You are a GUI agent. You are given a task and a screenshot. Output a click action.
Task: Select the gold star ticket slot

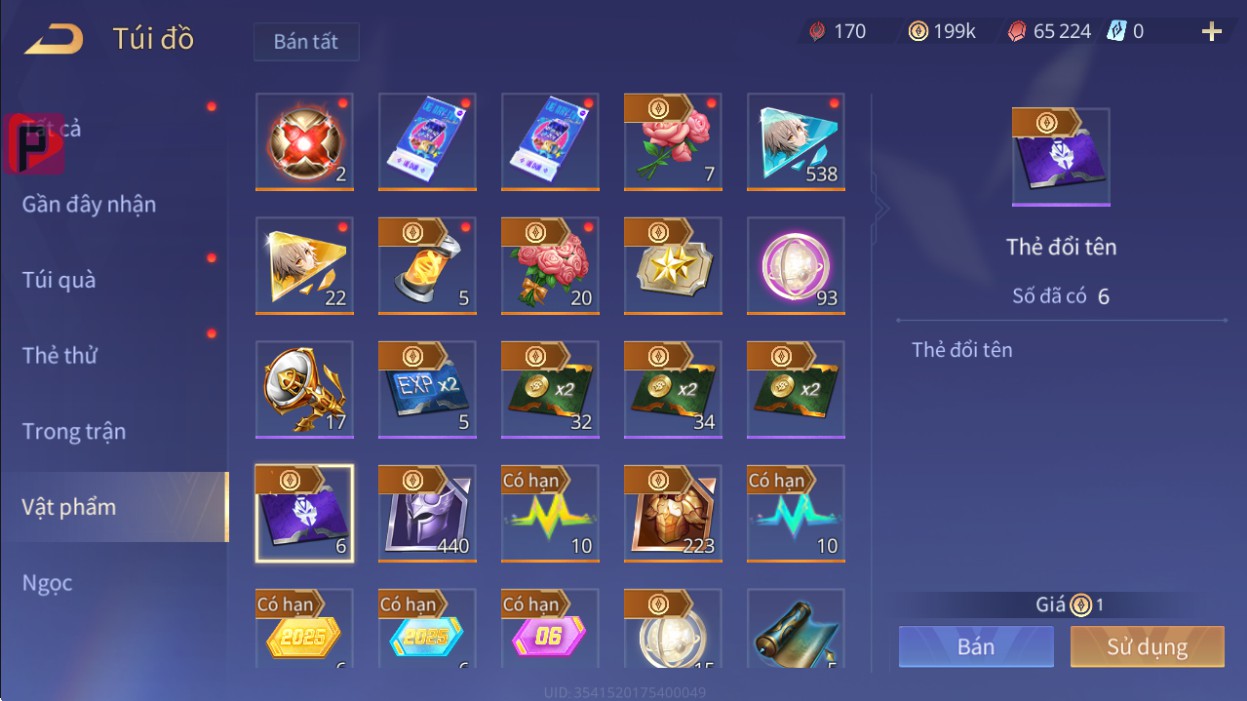673,265
